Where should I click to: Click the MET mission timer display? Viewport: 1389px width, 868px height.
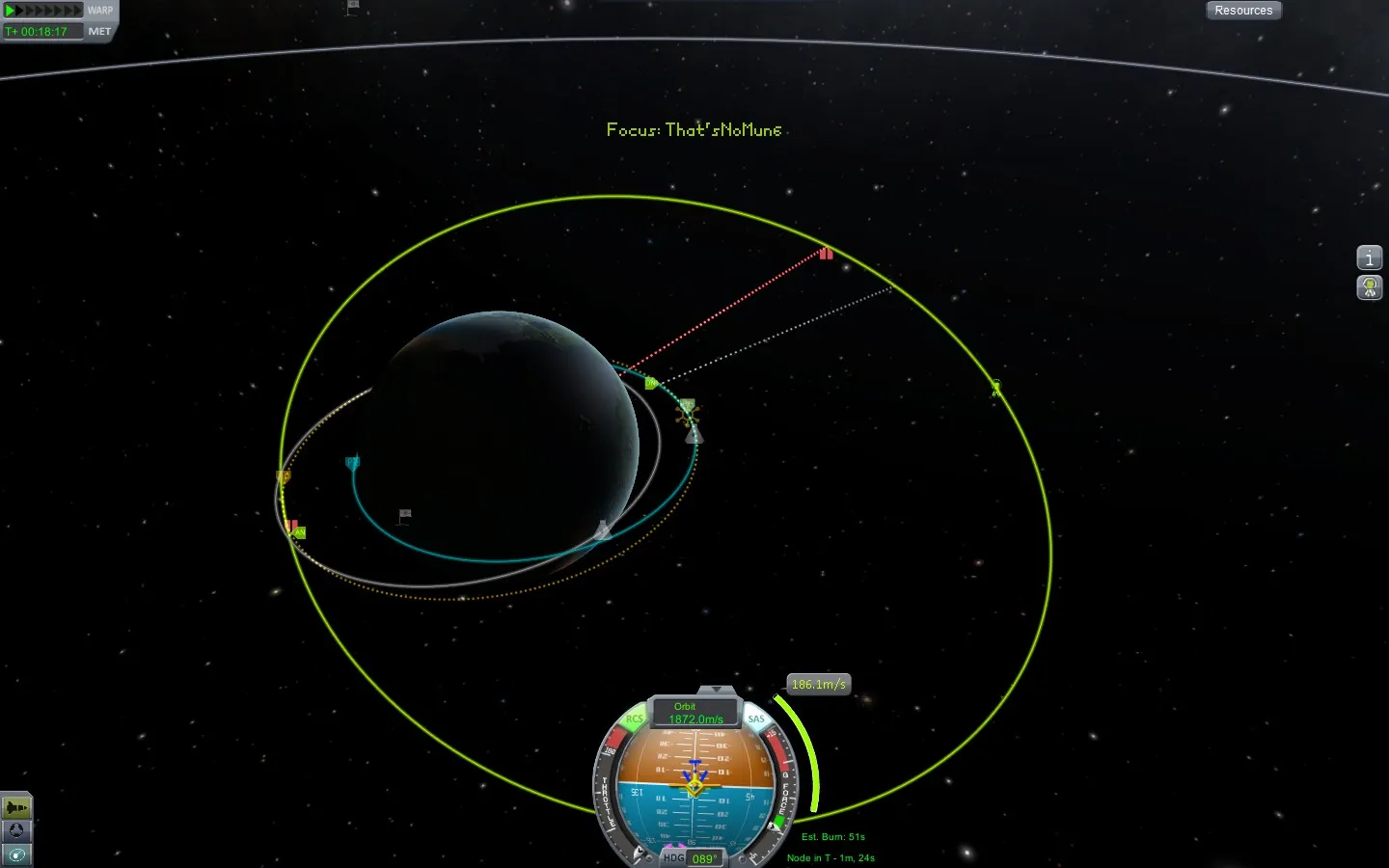point(41,30)
